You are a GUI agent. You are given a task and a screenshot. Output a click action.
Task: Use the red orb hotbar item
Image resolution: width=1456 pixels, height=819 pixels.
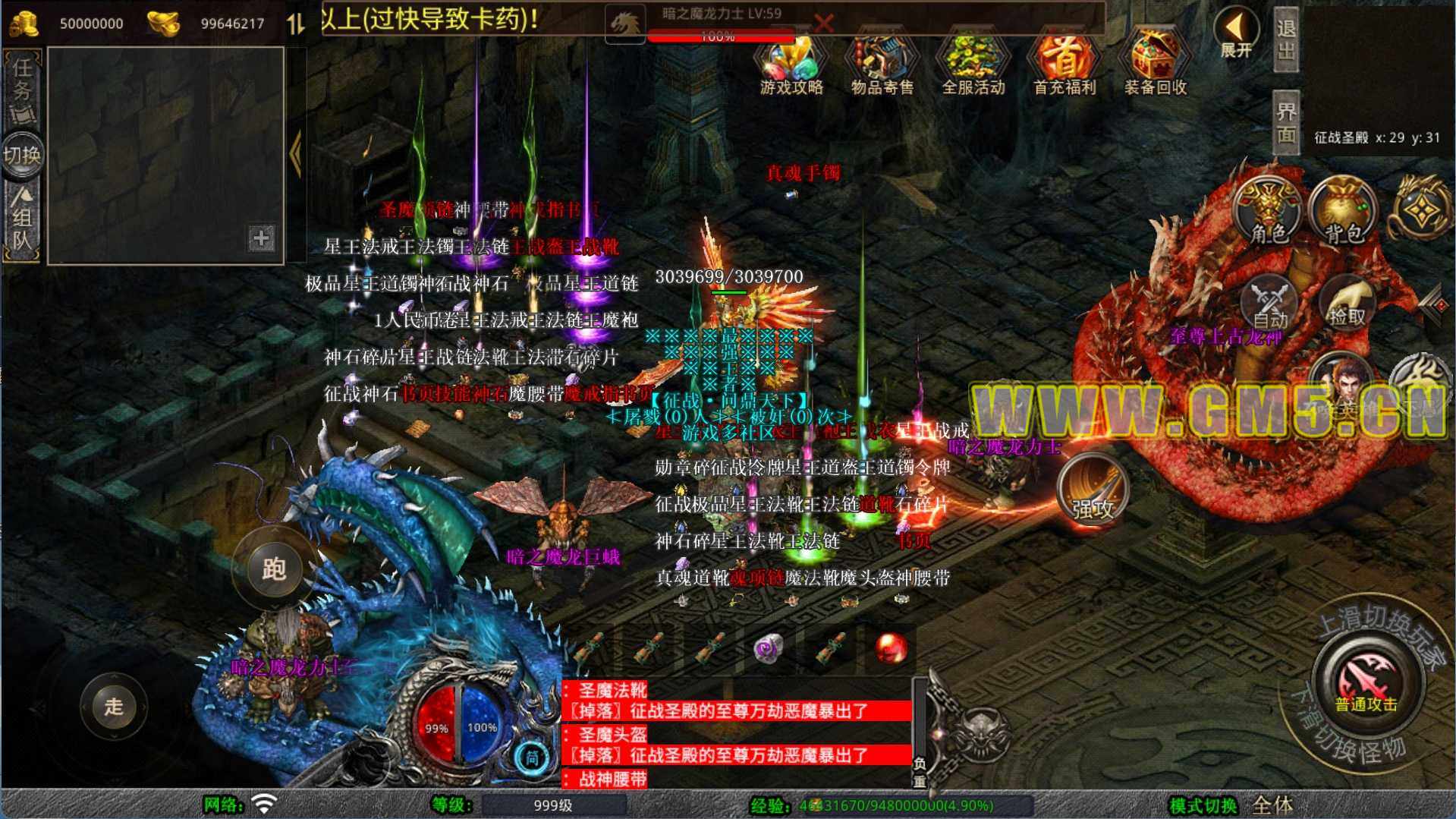tap(891, 649)
